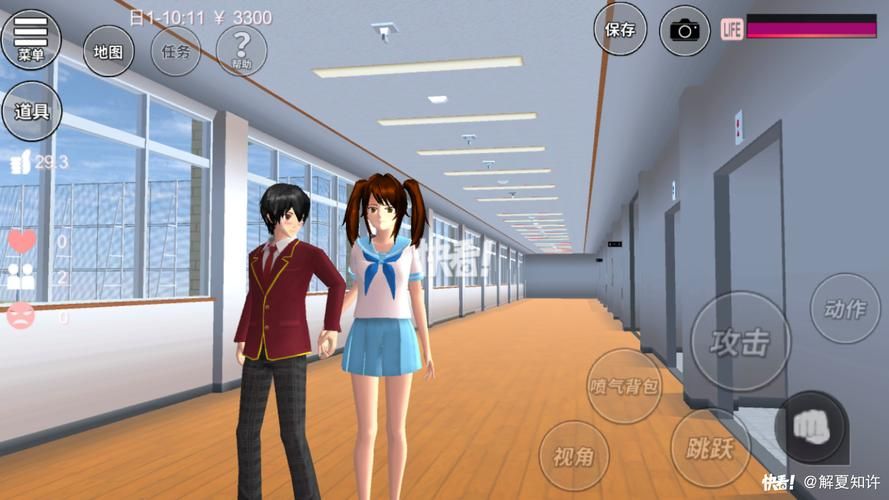Switch camera with 视角 button
This screenshot has width=889, height=500.
[x=574, y=457]
